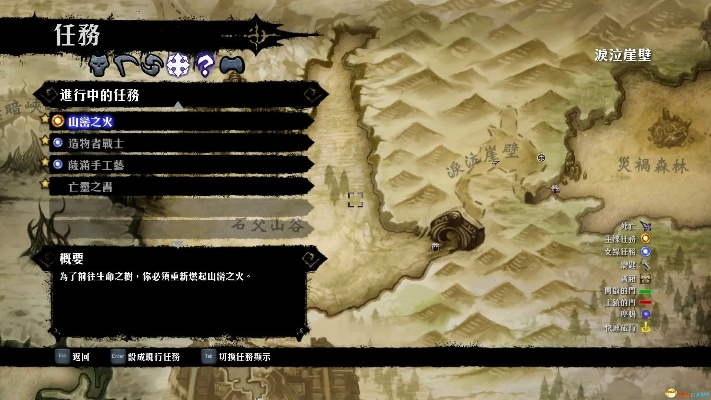Switch to the gamepad options tab

[x=232, y=65]
